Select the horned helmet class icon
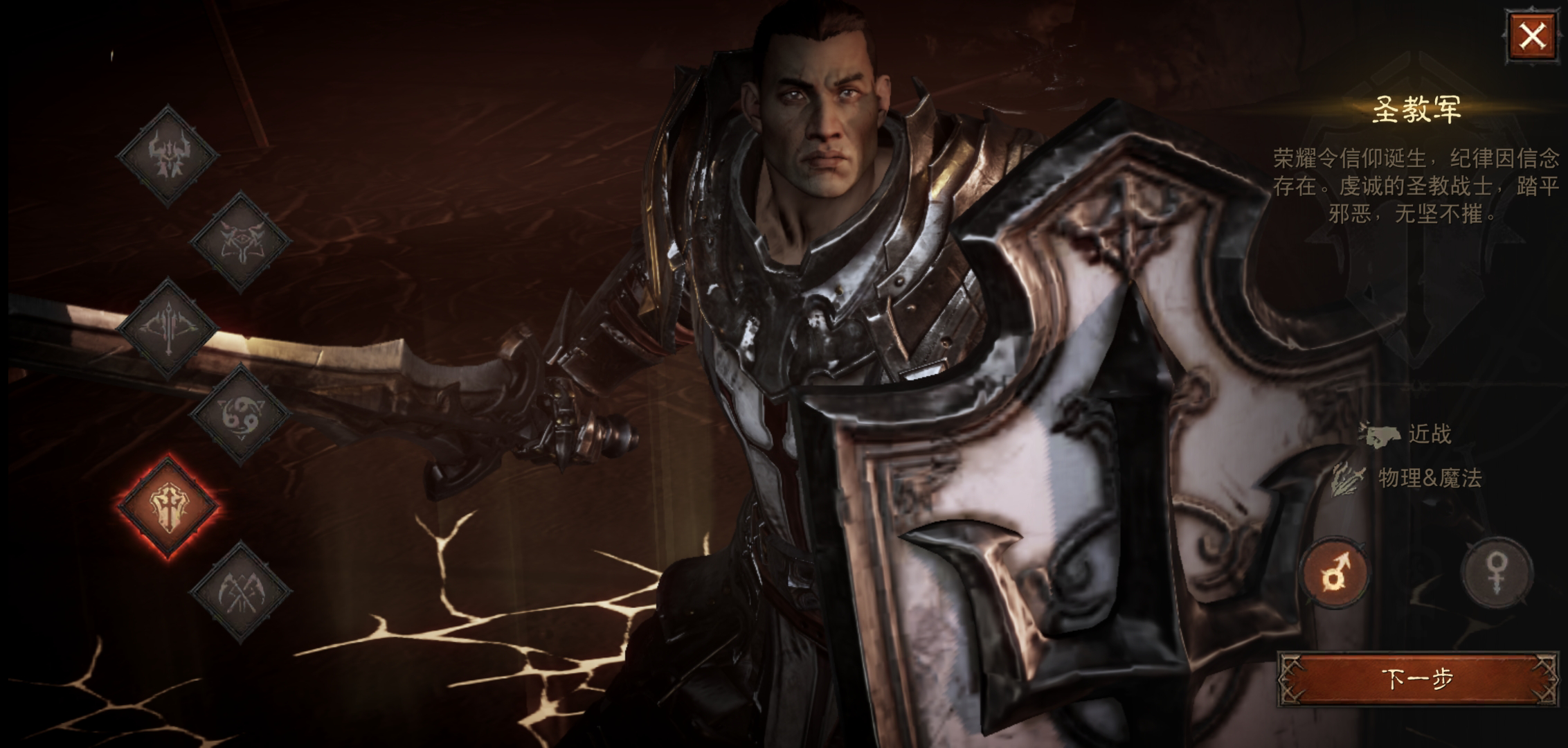 point(168,155)
